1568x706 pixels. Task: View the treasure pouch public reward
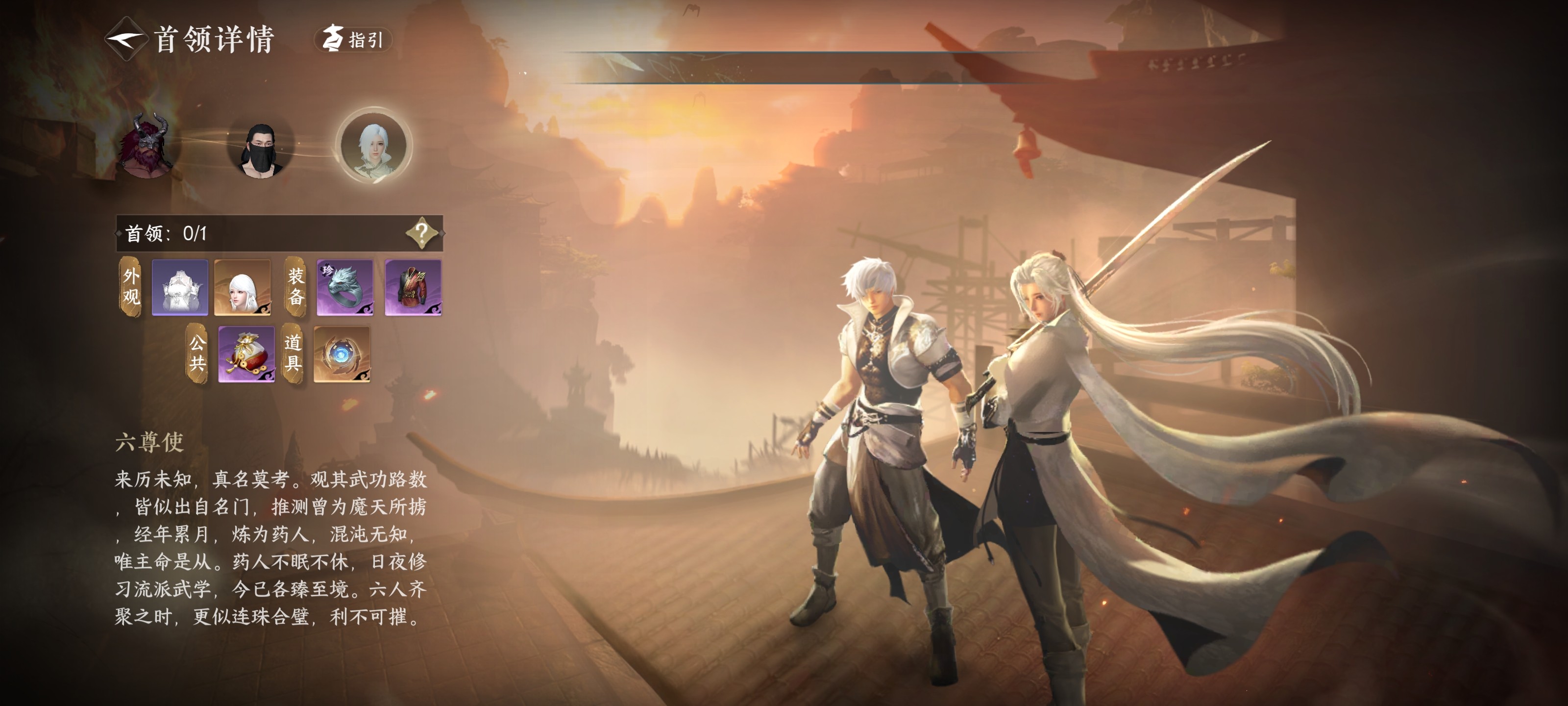tap(246, 354)
